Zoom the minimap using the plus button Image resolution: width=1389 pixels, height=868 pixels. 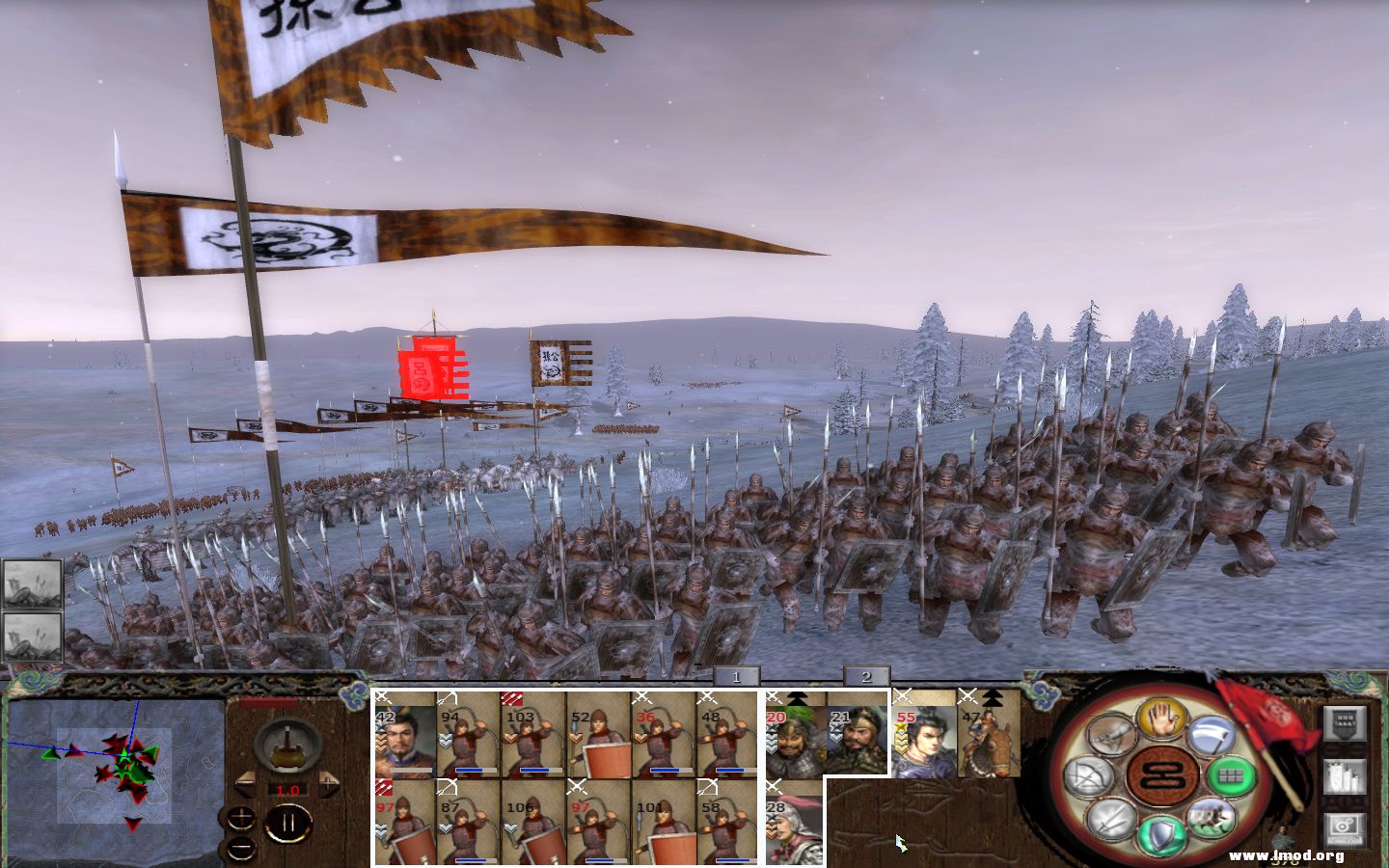(x=241, y=818)
